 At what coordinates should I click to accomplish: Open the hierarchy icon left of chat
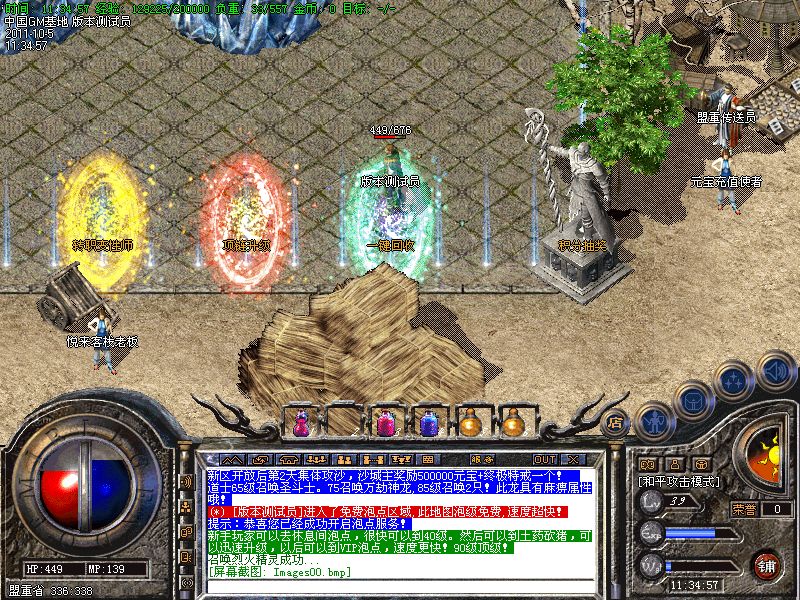click(186, 506)
